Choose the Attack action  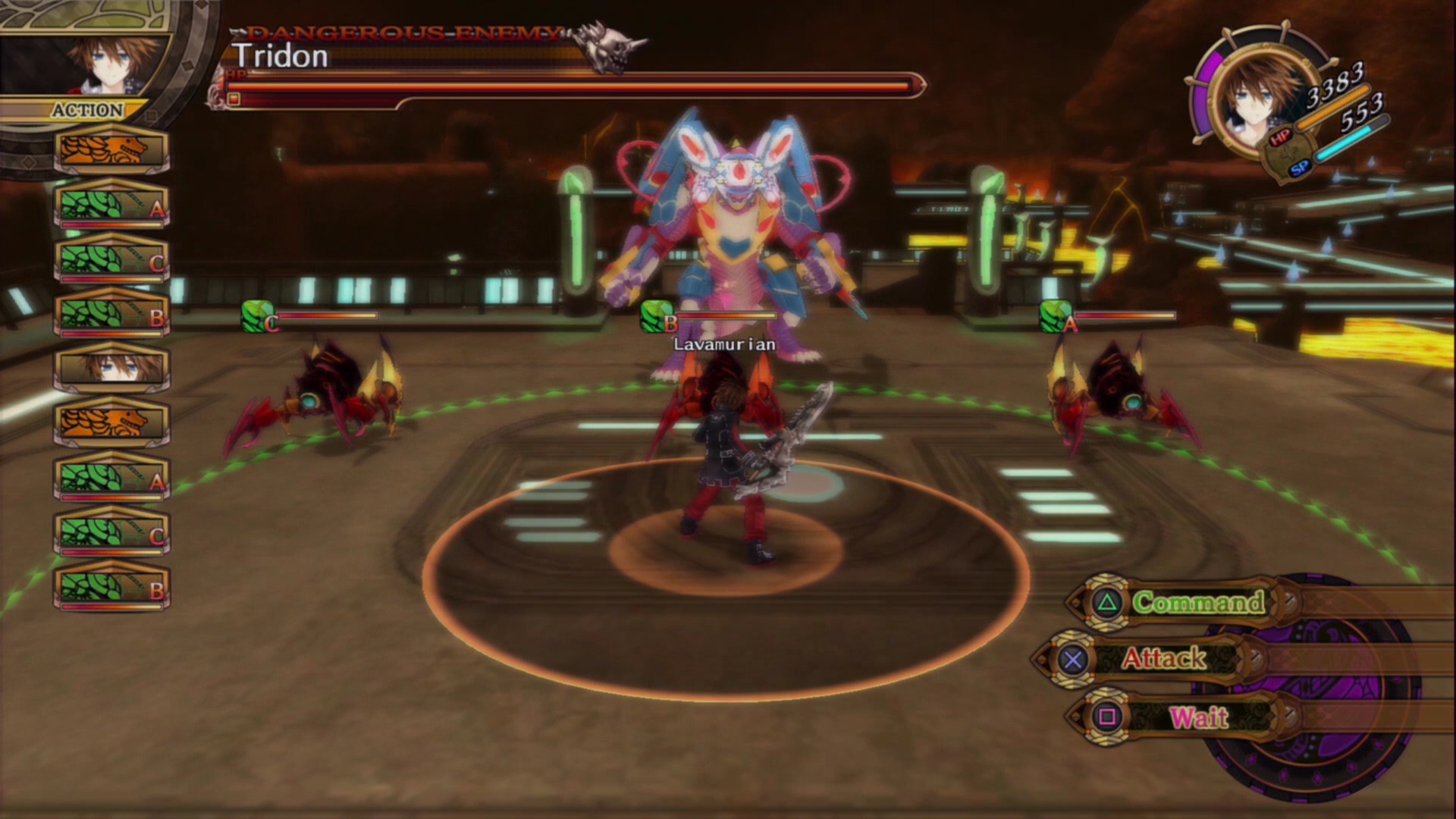[x=1163, y=658]
